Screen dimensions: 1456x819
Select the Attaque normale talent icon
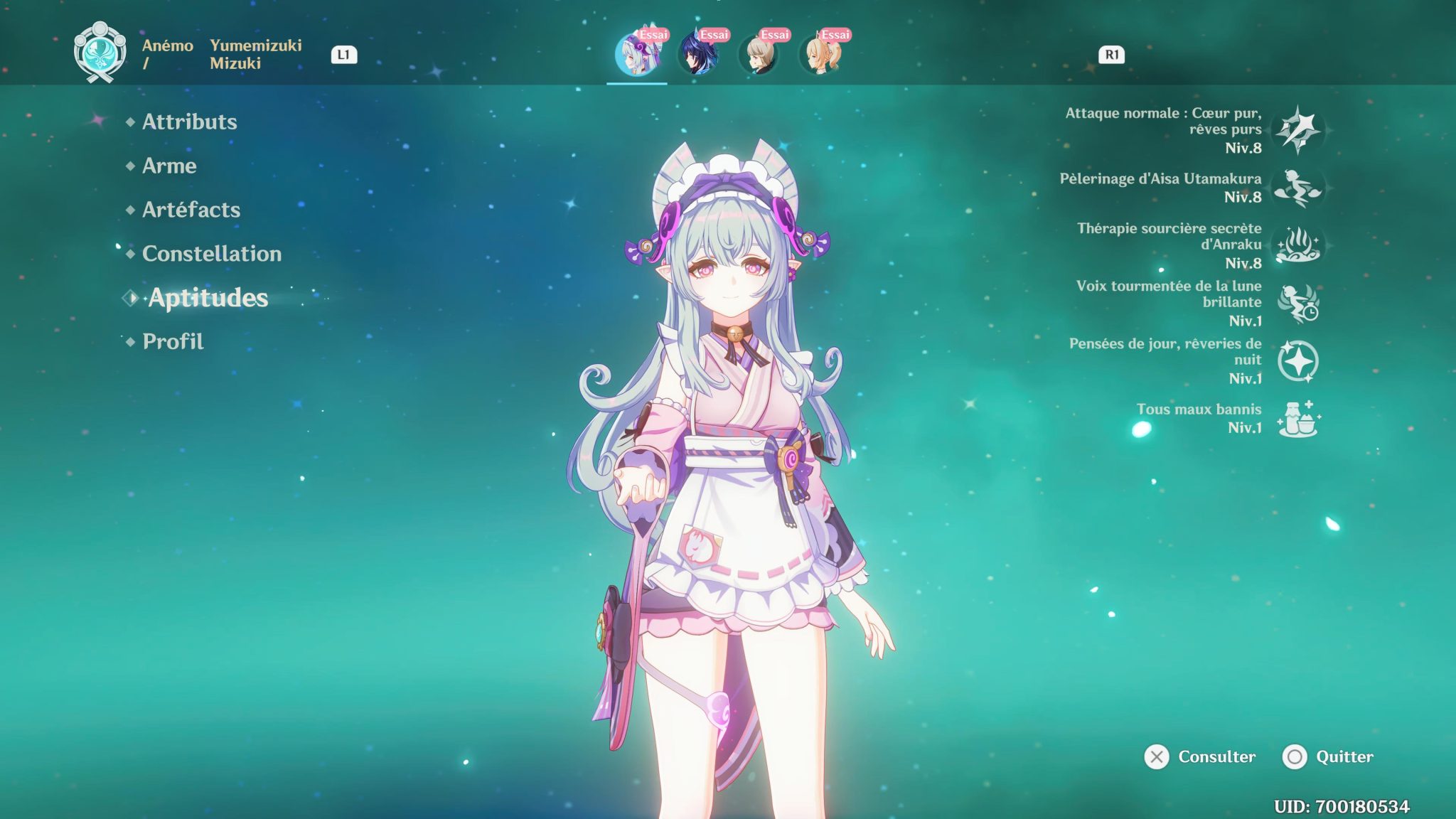pos(1300,129)
